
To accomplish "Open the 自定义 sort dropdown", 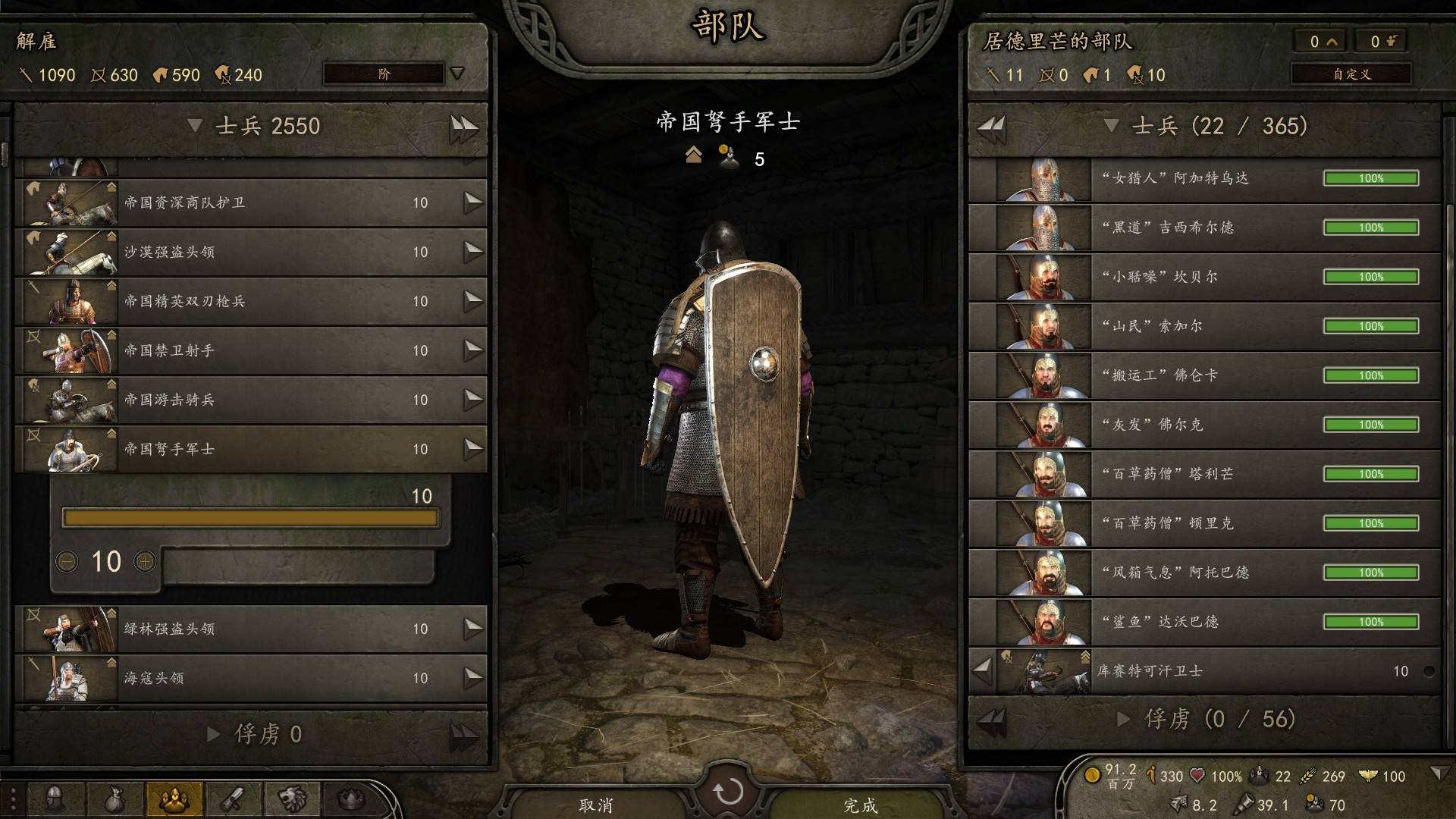I will (1351, 74).
